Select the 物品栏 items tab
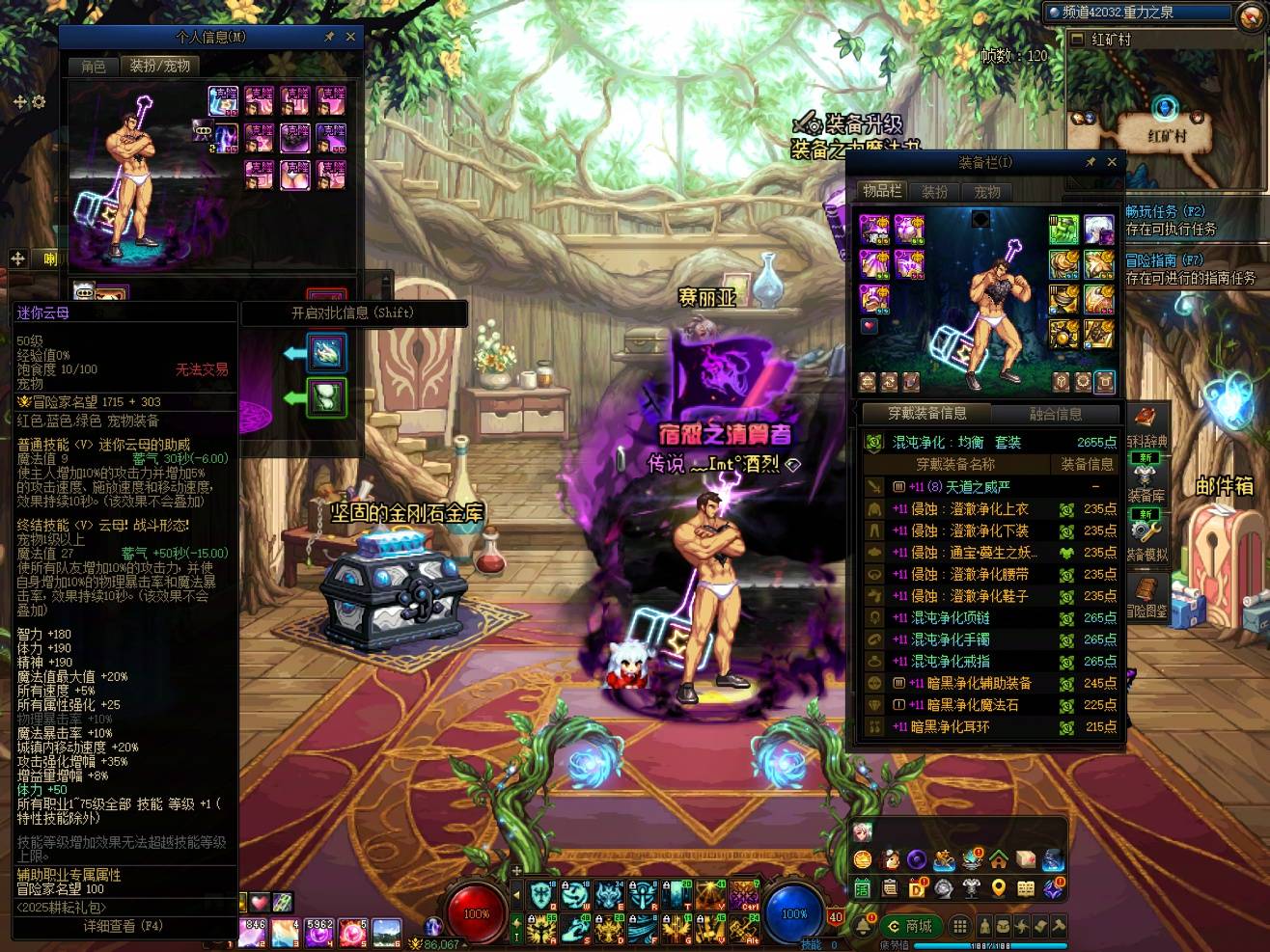 (882, 191)
